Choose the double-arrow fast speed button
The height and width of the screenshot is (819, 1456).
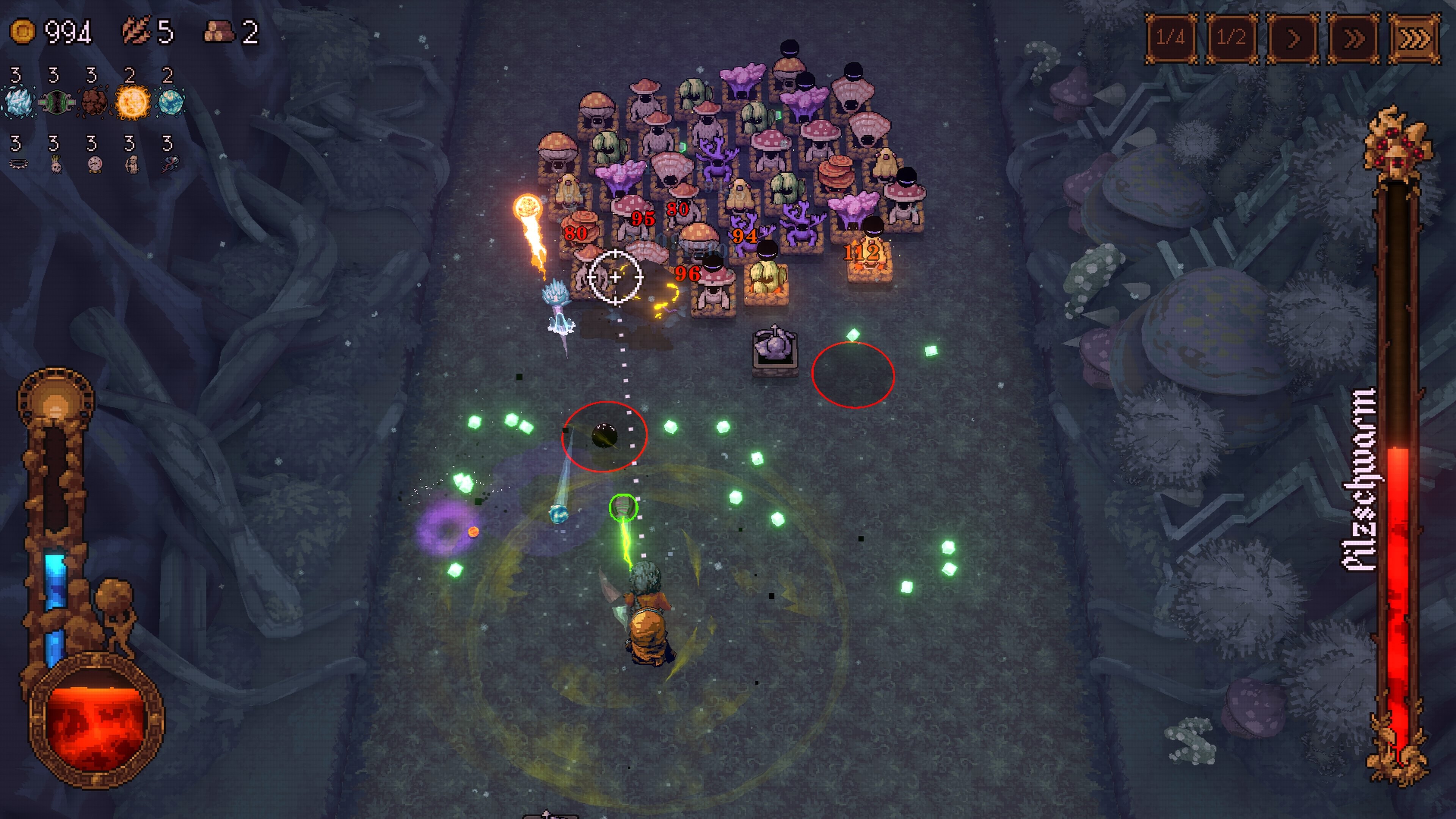tap(1353, 38)
